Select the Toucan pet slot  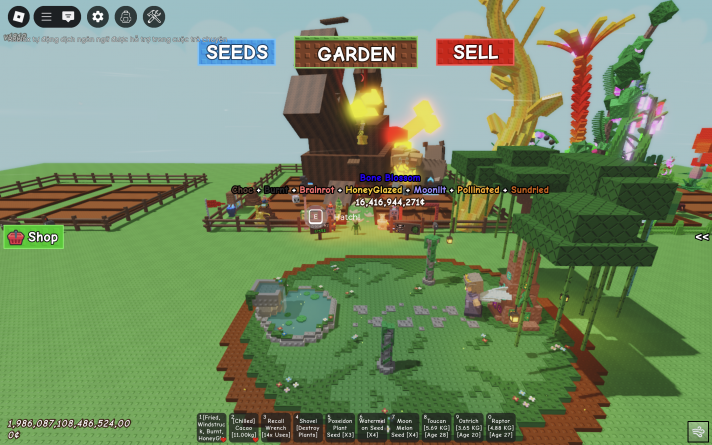(436, 428)
